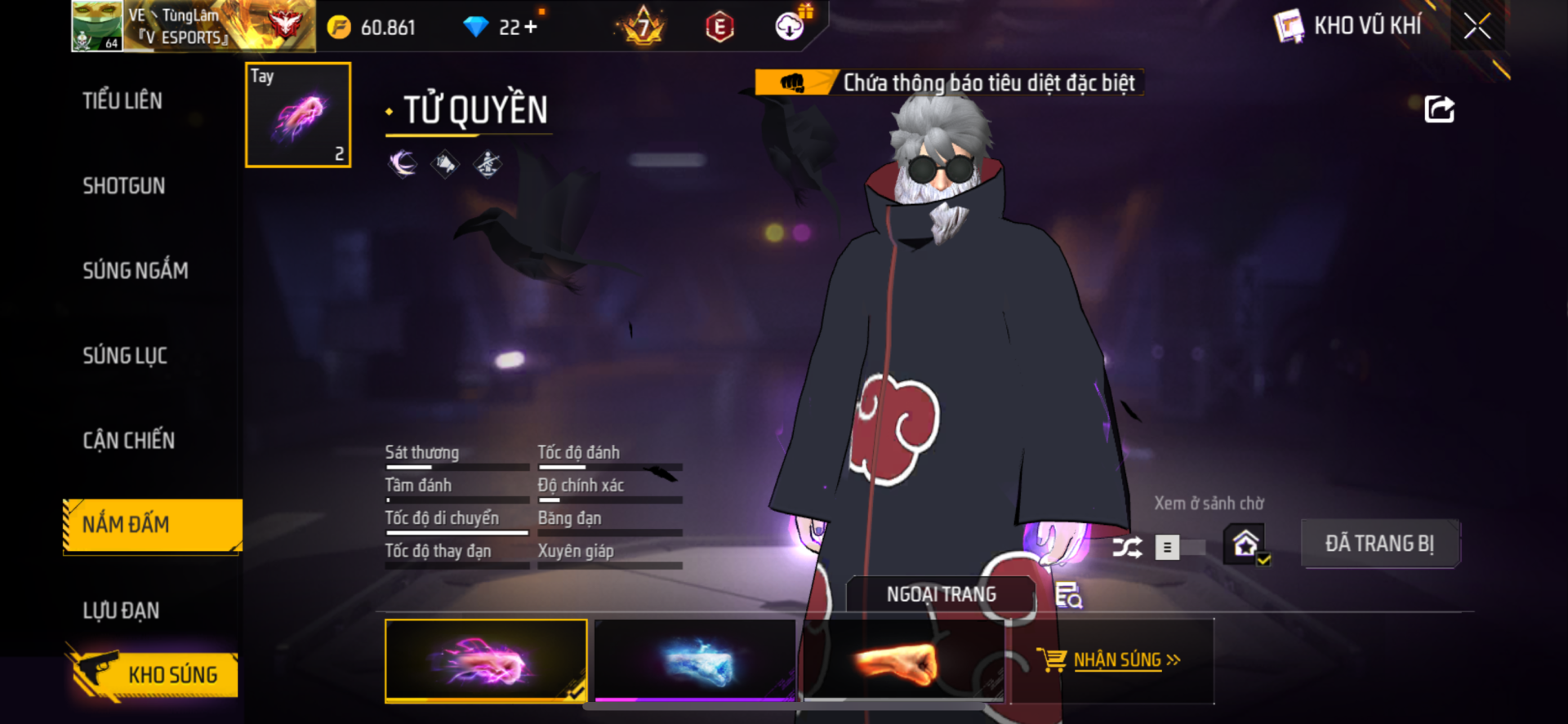Add diamonds with the plus button
The width and height of the screenshot is (1568, 724).
point(531,27)
